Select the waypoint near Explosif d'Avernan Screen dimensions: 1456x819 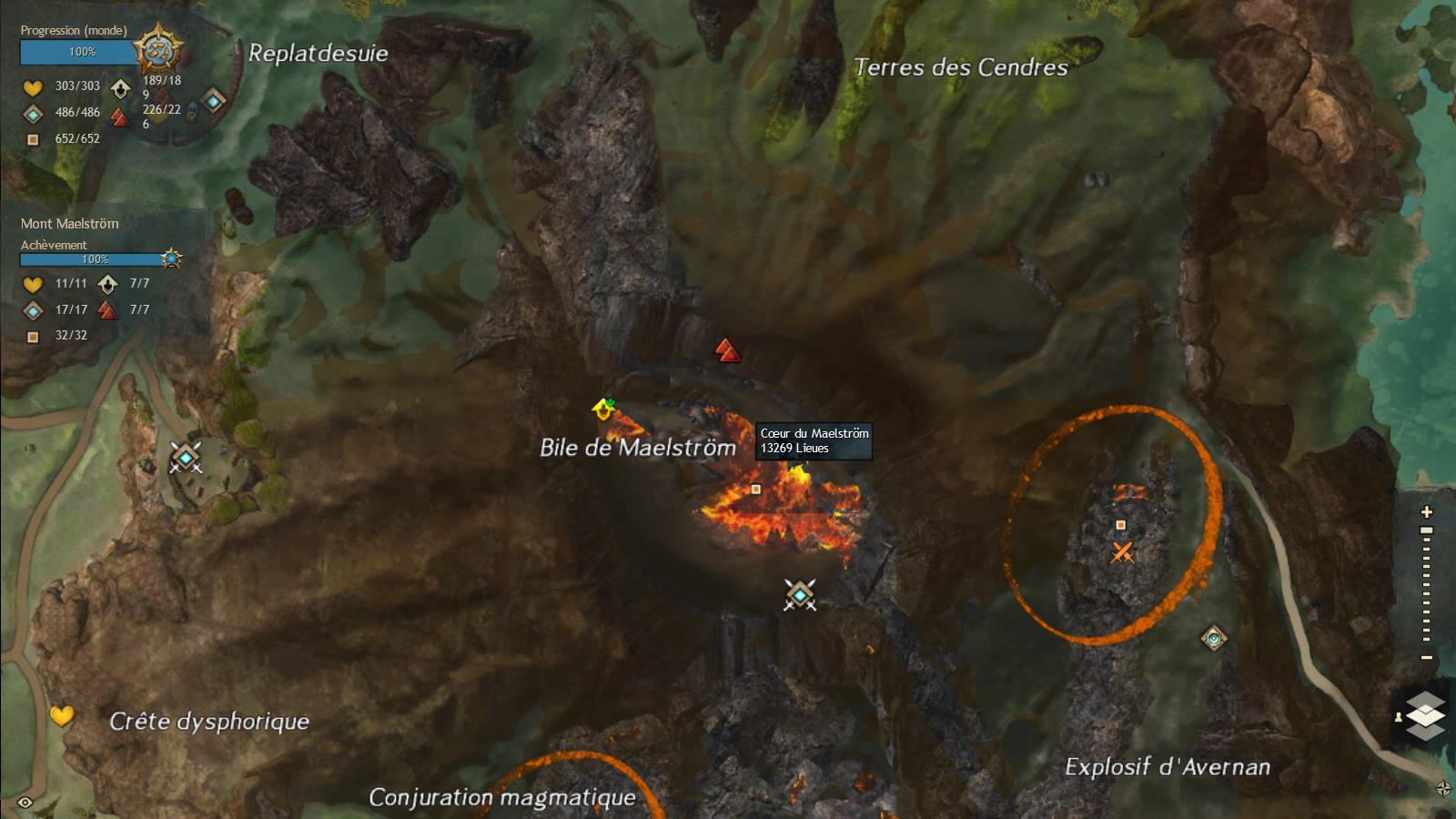tap(1213, 638)
